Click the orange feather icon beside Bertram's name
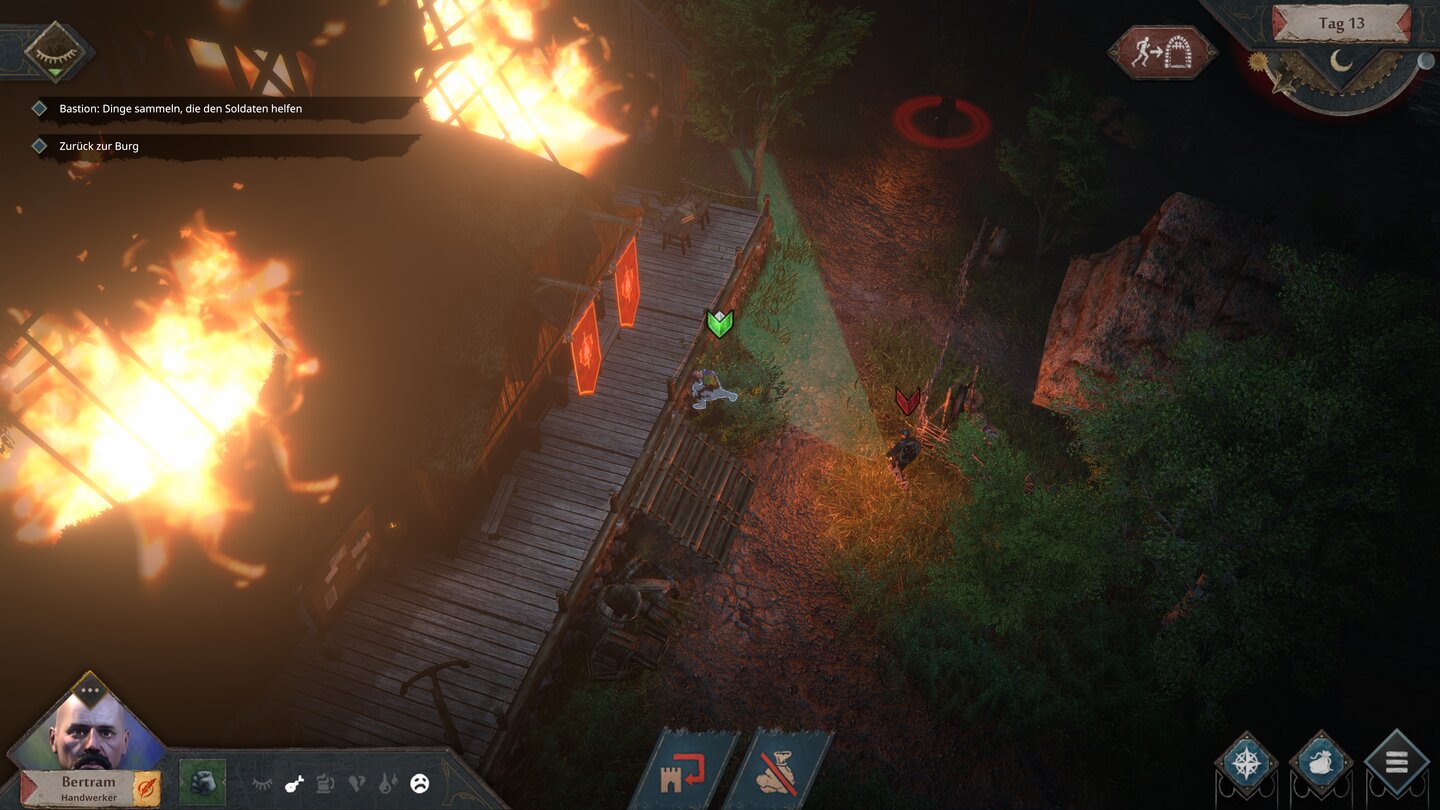The height and width of the screenshot is (810, 1440). tap(146, 788)
